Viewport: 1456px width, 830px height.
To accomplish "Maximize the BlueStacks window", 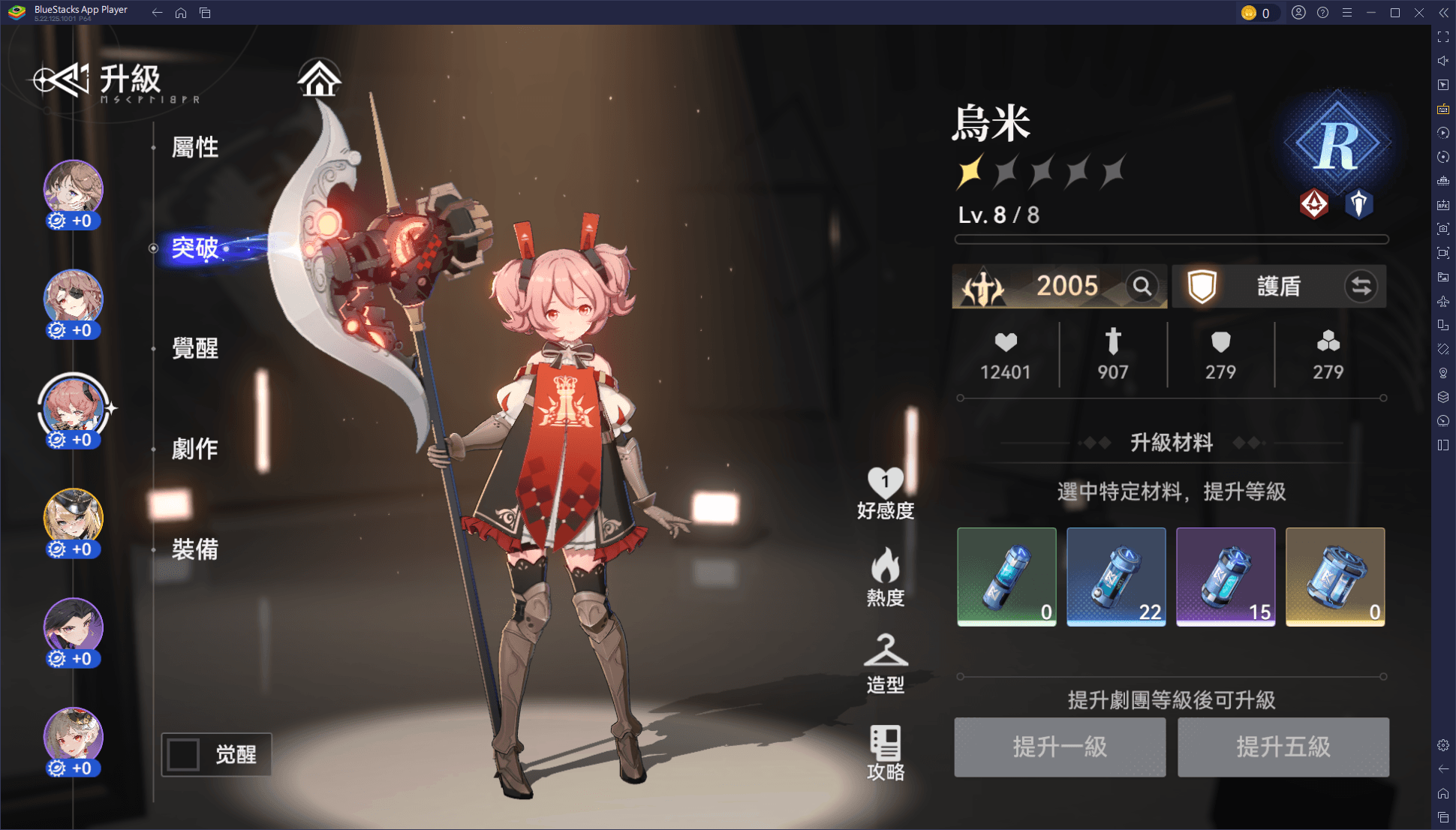I will click(x=1395, y=13).
